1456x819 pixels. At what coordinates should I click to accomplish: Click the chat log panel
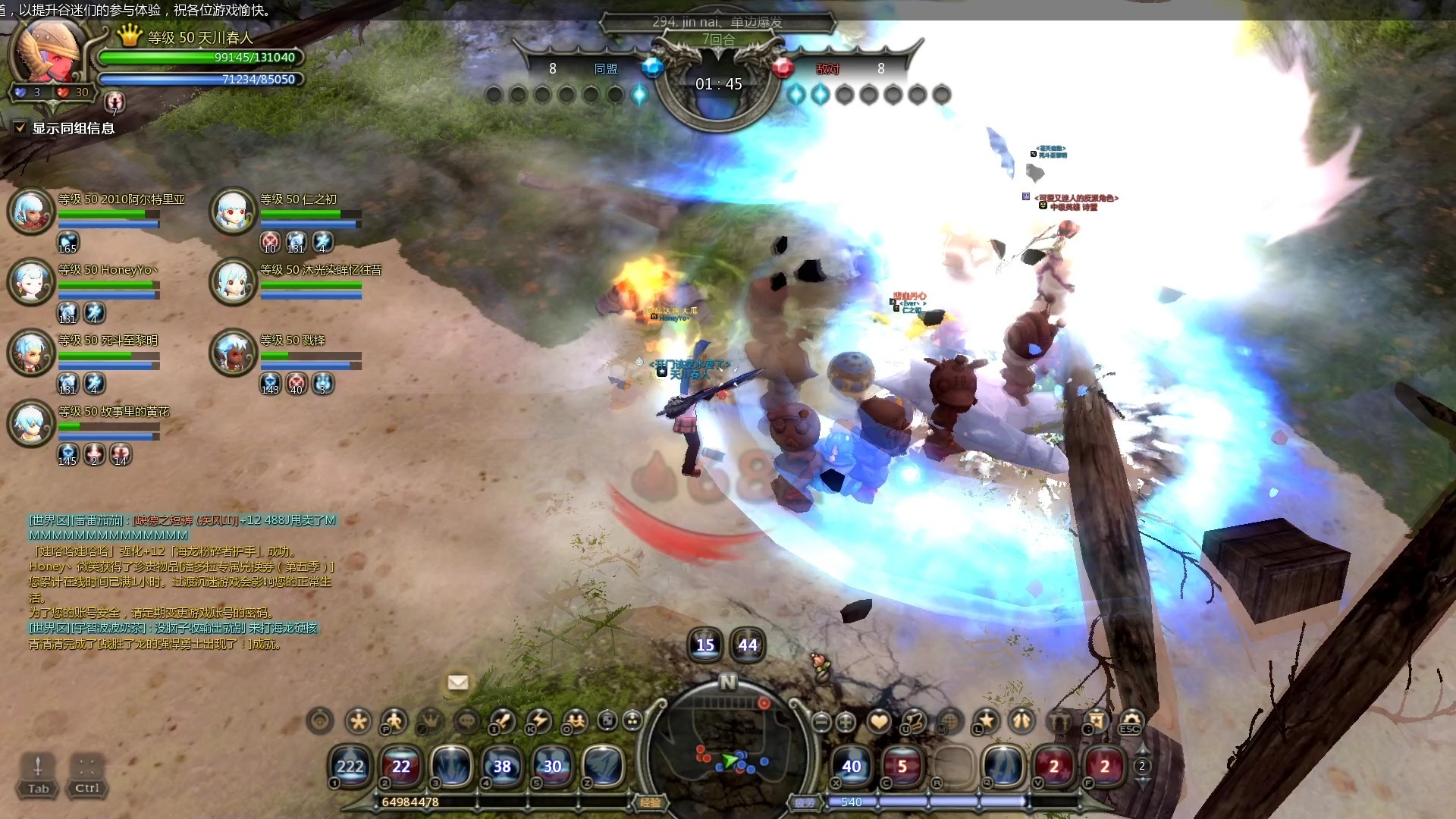point(182,582)
